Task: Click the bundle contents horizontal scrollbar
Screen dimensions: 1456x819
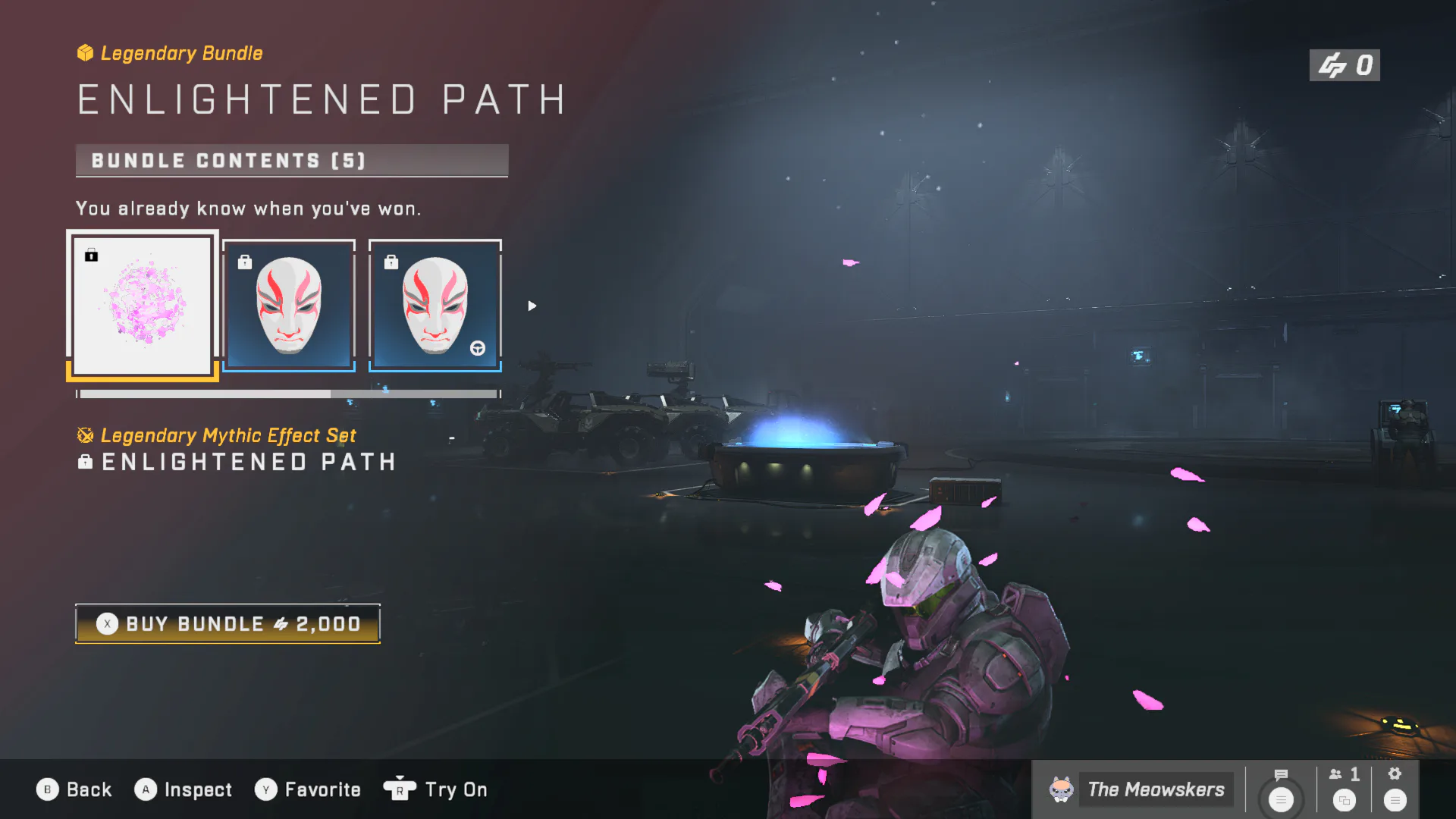Action: pyautogui.click(x=288, y=394)
